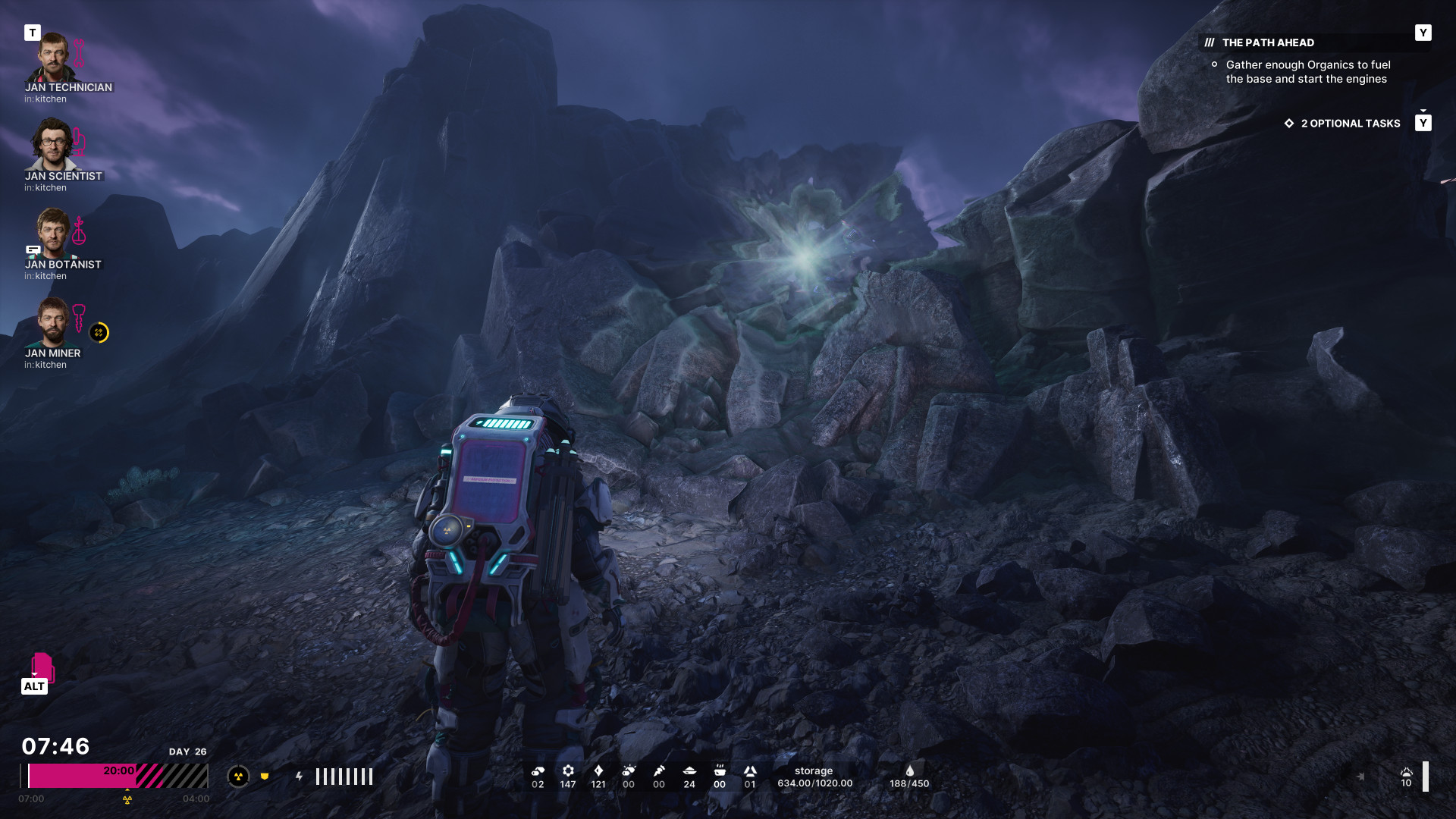Click the speech bubble on Jan Botanist
The width and height of the screenshot is (1456, 819).
click(x=33, y=249)
